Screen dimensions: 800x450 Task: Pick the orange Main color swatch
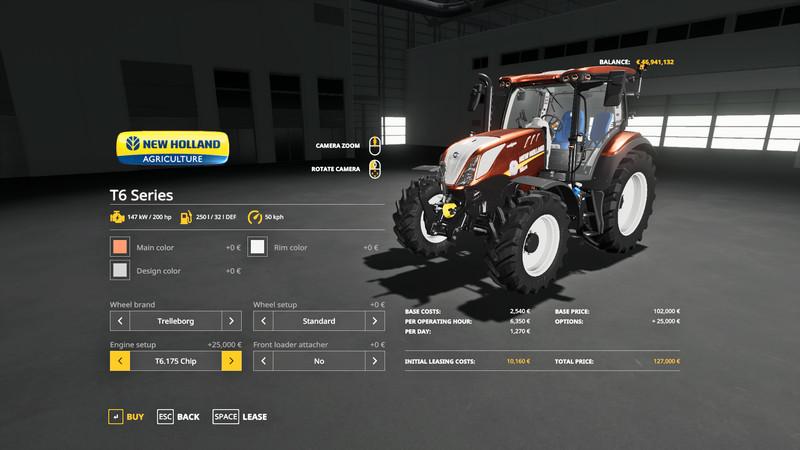pyautogui.click(x=120, y=247)
